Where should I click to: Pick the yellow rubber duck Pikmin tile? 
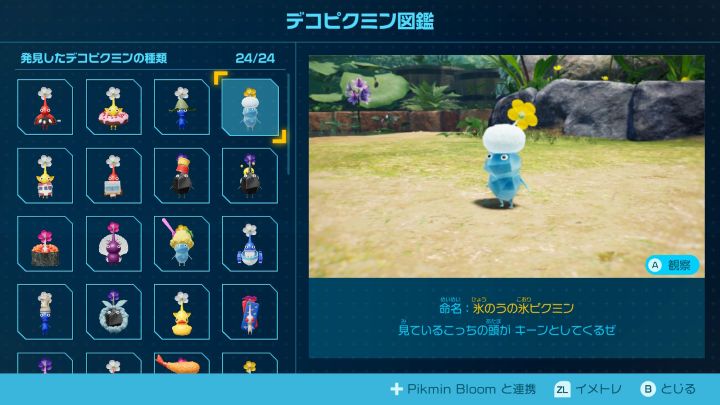[181, 311]
